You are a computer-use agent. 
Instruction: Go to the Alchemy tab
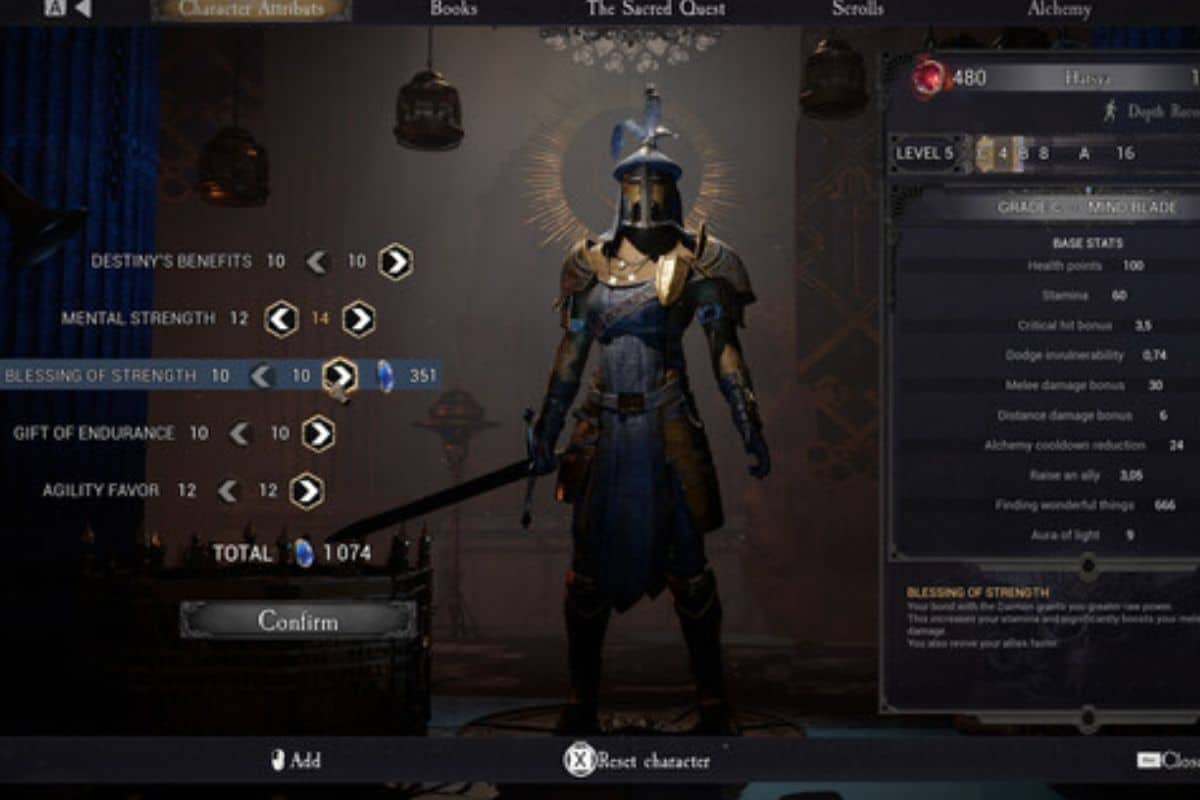click(1059, 9)
